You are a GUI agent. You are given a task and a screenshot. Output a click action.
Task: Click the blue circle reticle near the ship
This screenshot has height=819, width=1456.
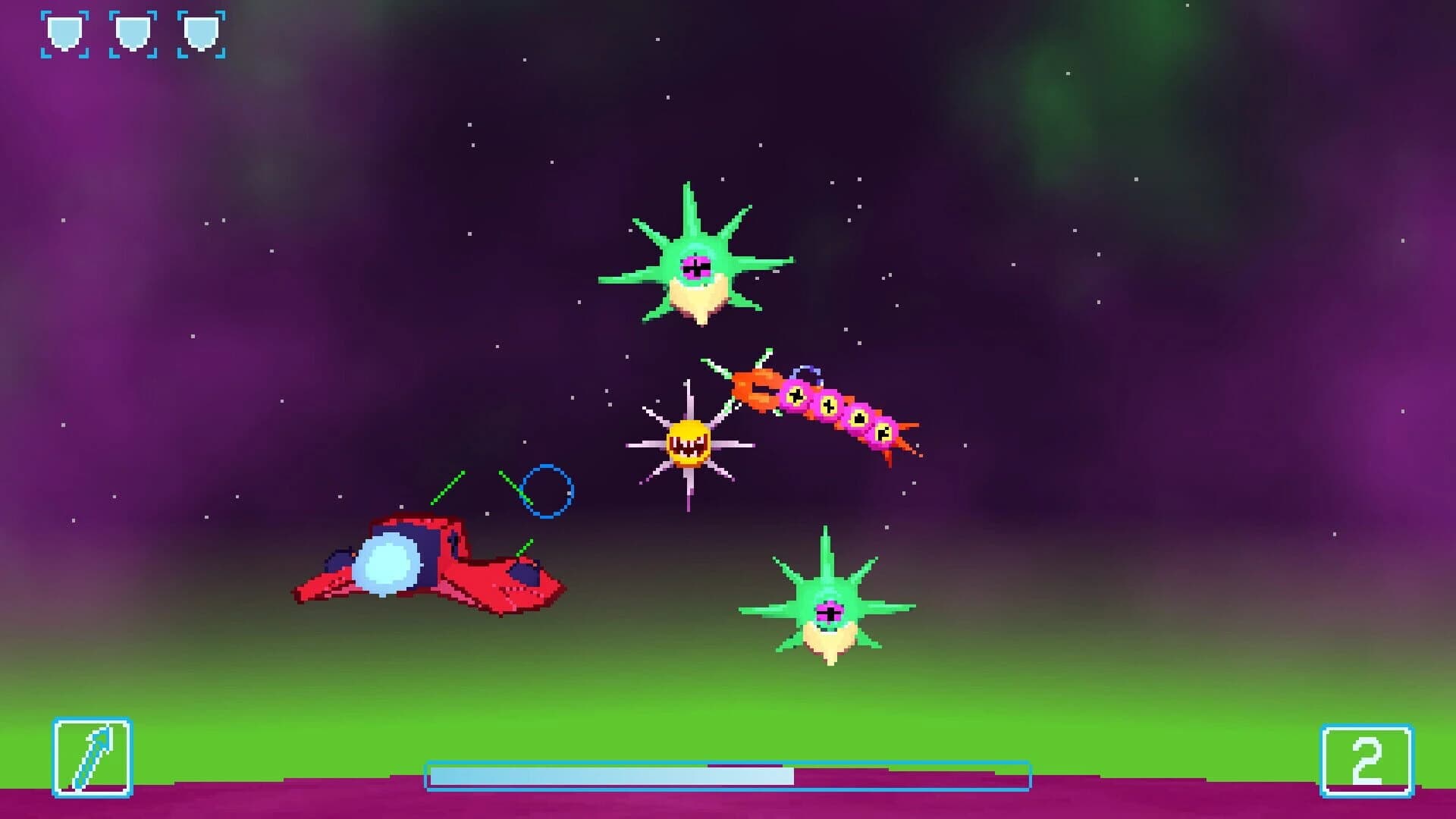[x=548, y=491]
